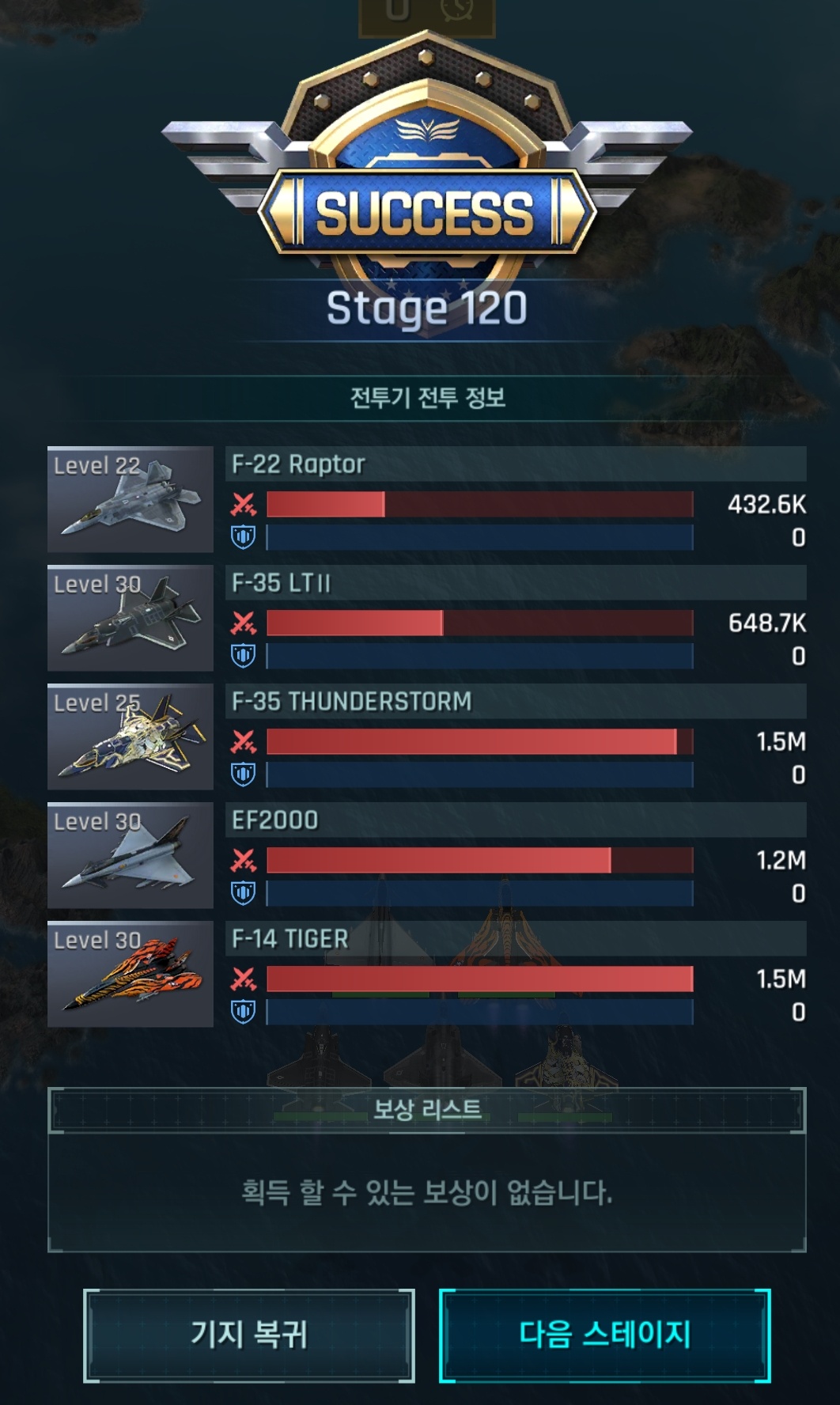Continue to next stage with 다음 스테이지
This screenshot has width=840, height=1405.
tap(604, 1335)
